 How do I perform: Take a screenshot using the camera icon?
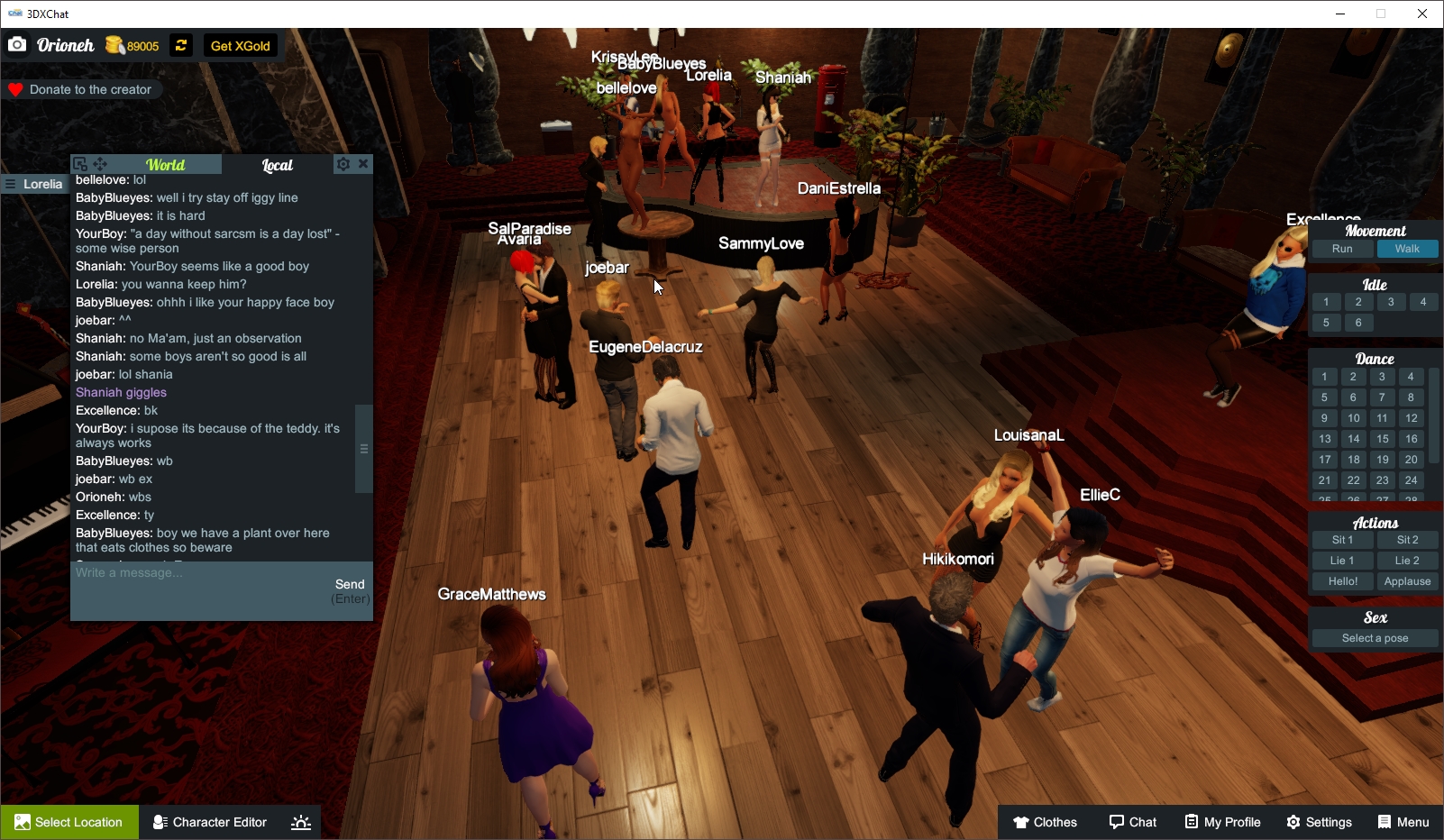(x=17, y=44)
